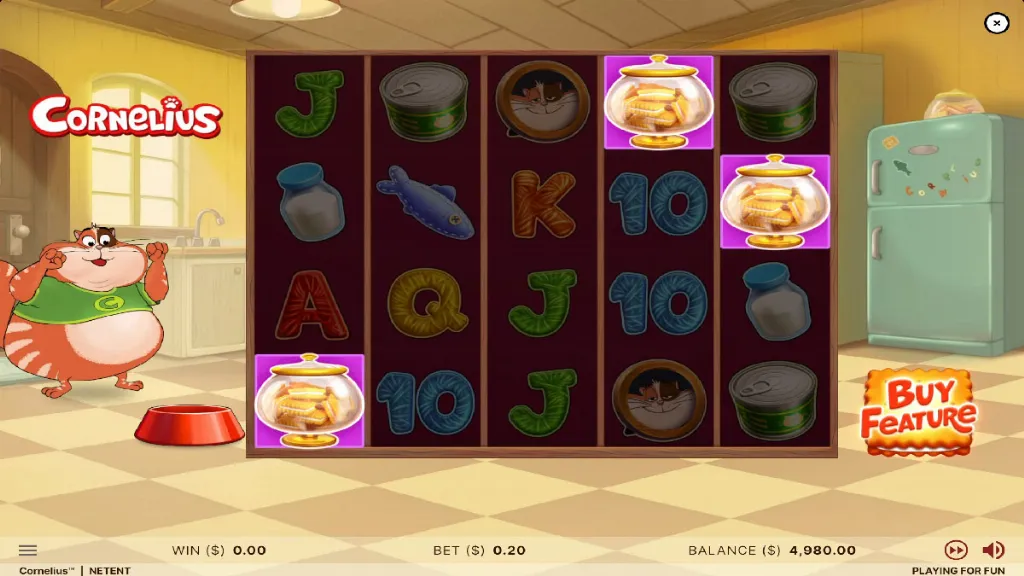Screen dimensions: 1024x576
Task: Close the game with the X button
Action: 996,23
